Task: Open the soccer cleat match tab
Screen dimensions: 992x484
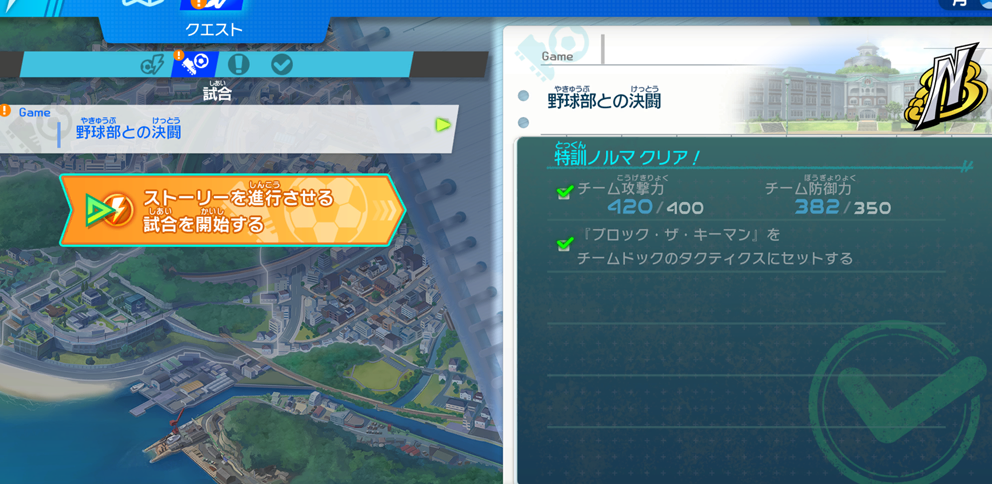Action: (x=195, y=65)
